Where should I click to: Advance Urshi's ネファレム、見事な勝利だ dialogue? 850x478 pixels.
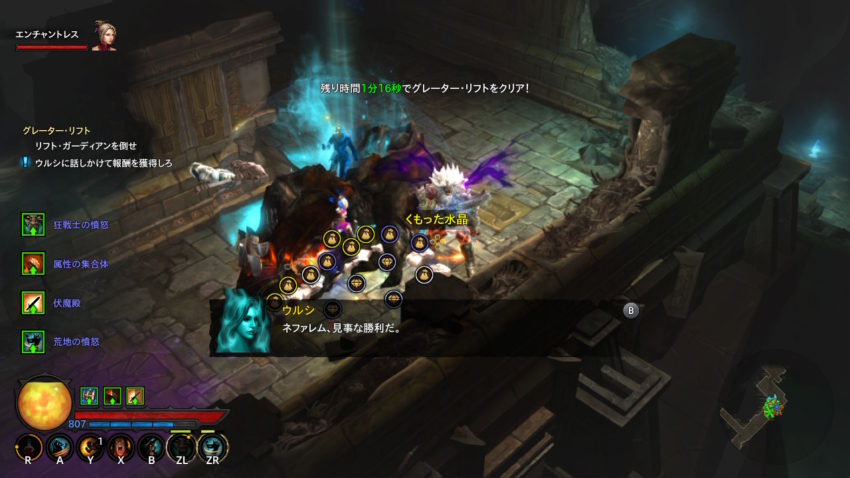(631, 310)
